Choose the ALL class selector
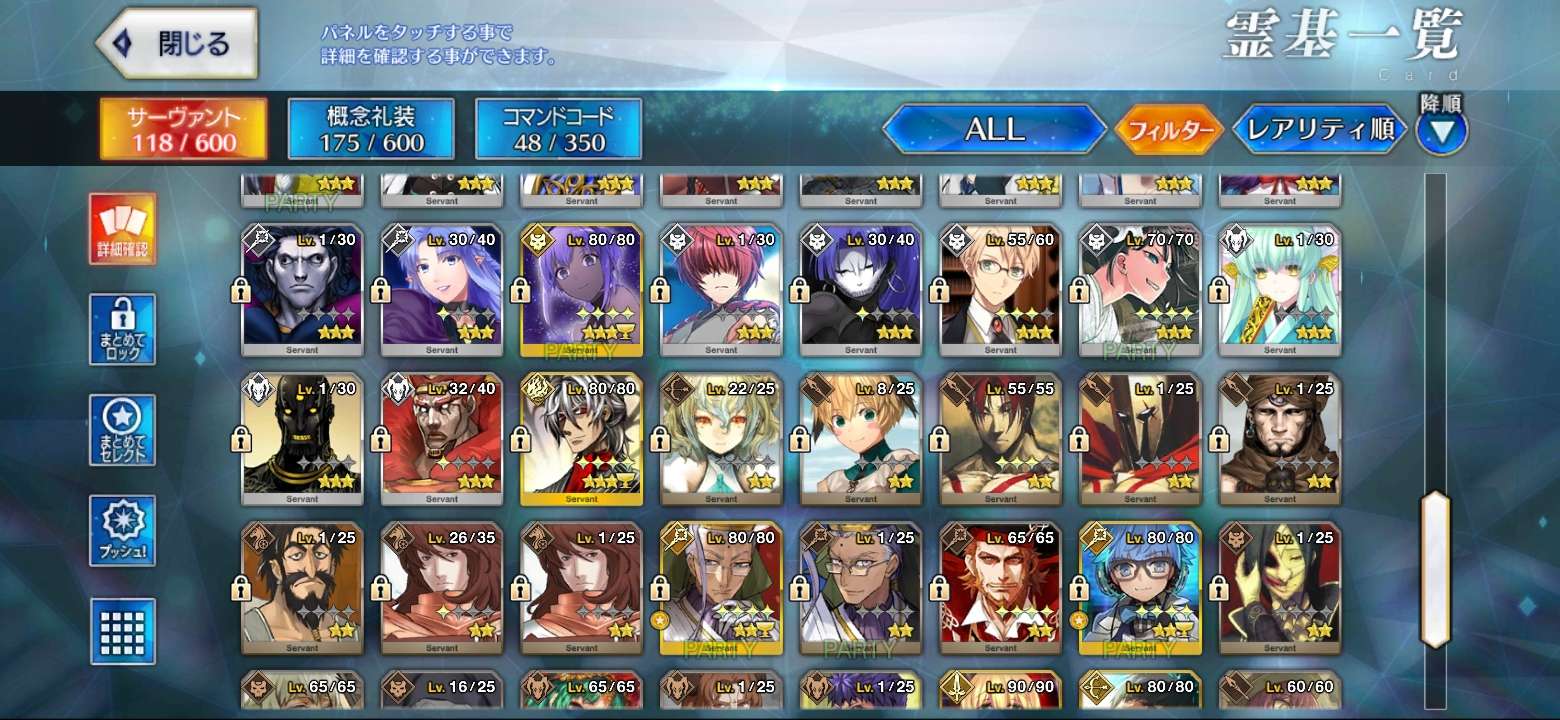This screenshot has width=1560, height=720. (x=994, y=129)
